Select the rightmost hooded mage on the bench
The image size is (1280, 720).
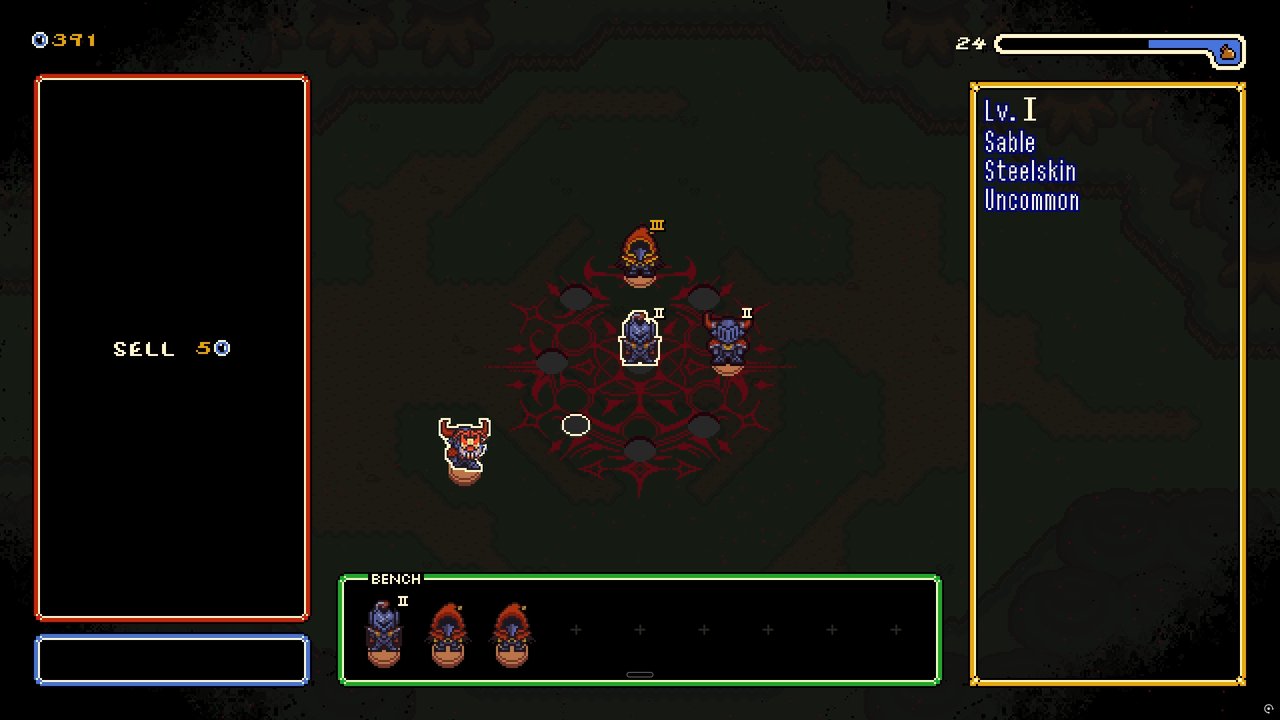coord(512,630)
